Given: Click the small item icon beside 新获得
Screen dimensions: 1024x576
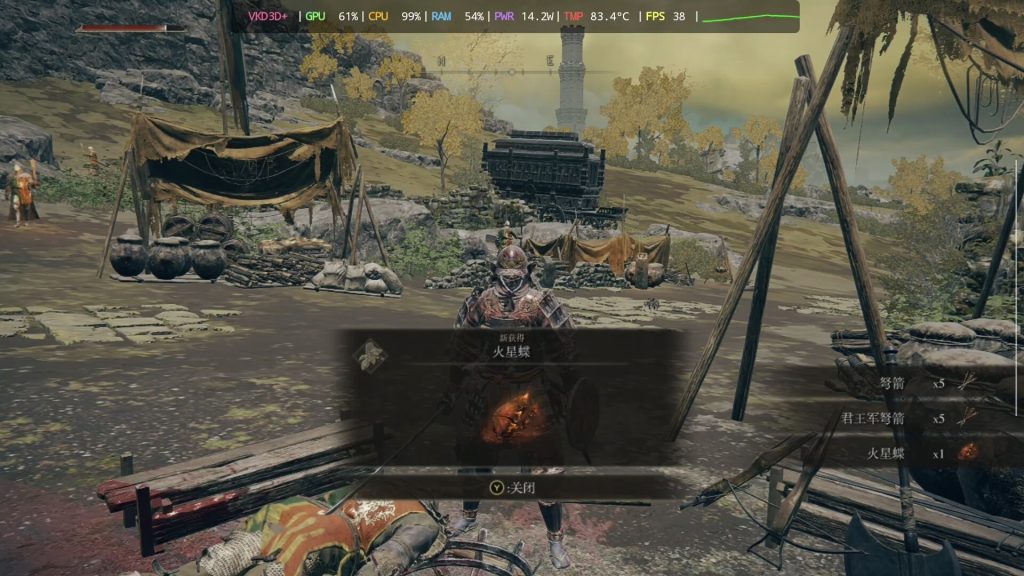Looking at the screenshot, I should [373, 354].
